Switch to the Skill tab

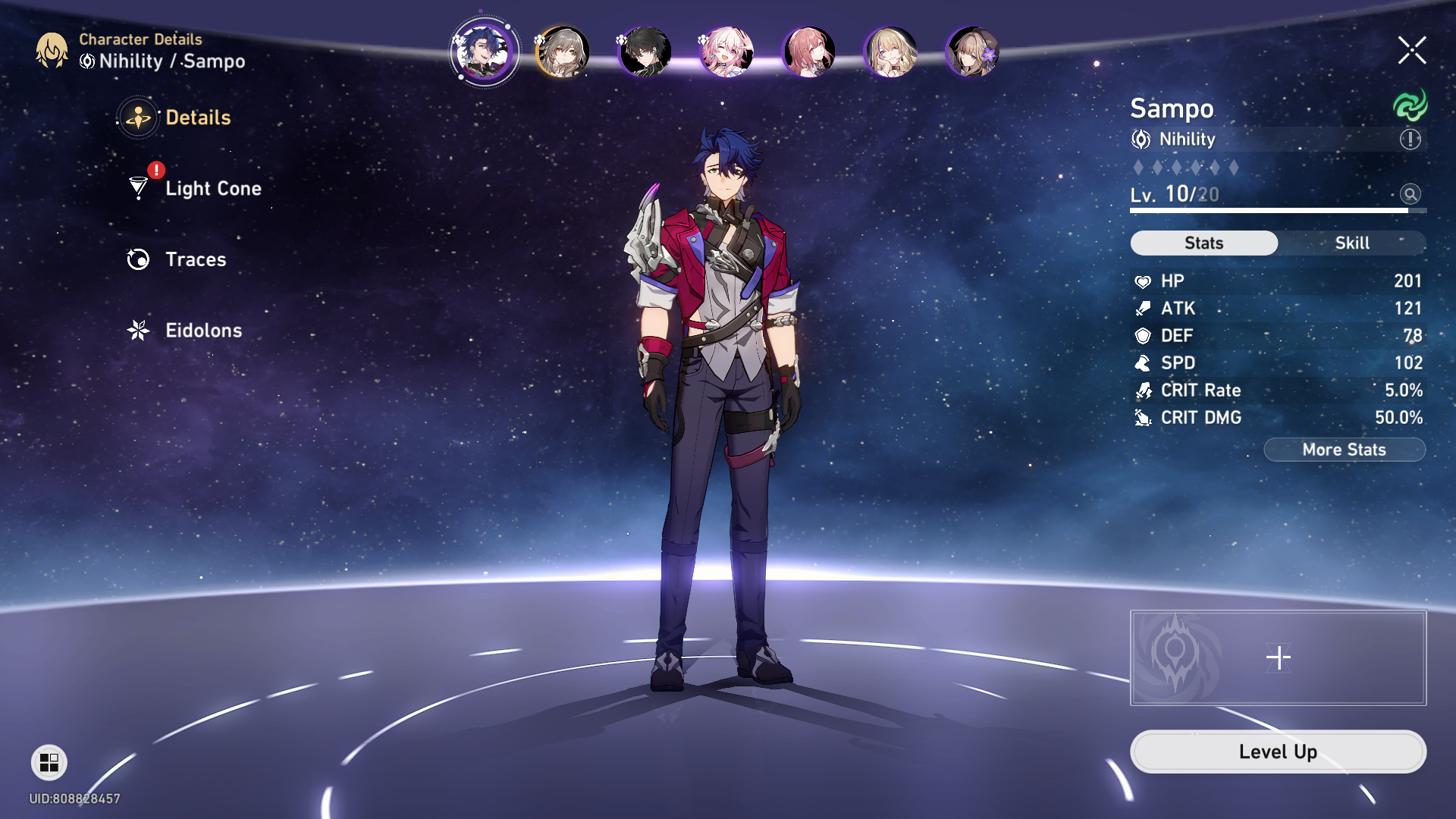pyautogui.click(x=1353, y=243)
